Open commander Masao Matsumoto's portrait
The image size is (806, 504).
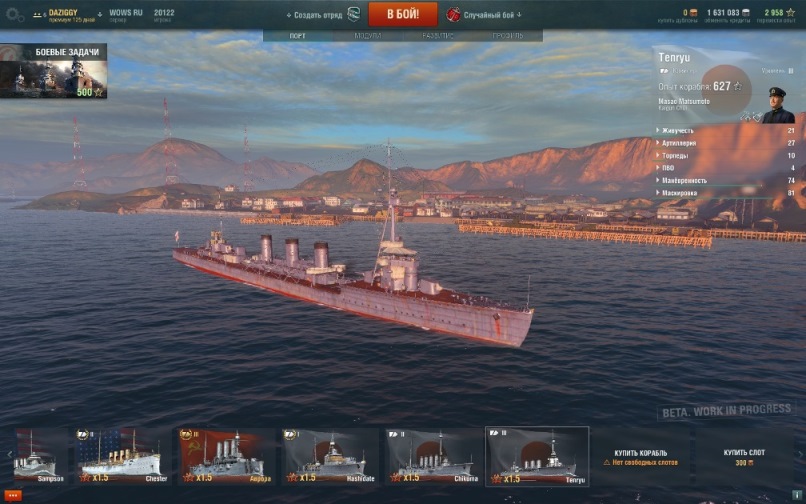[777, 105]
